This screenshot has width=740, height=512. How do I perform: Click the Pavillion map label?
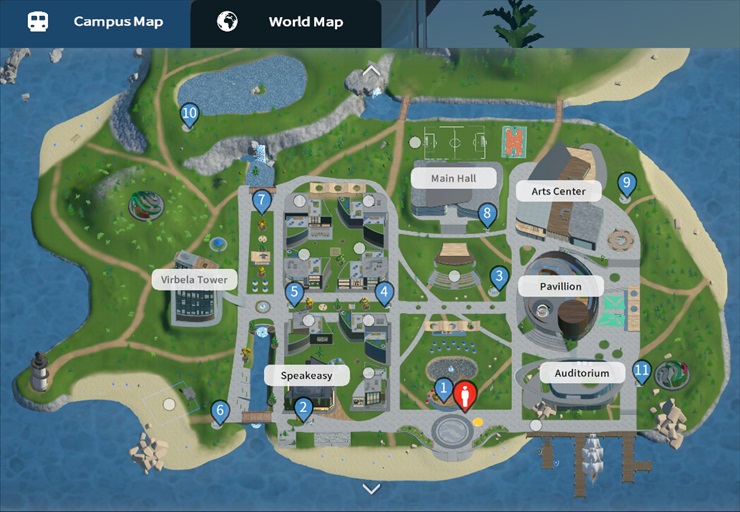[x=563, y=286]
